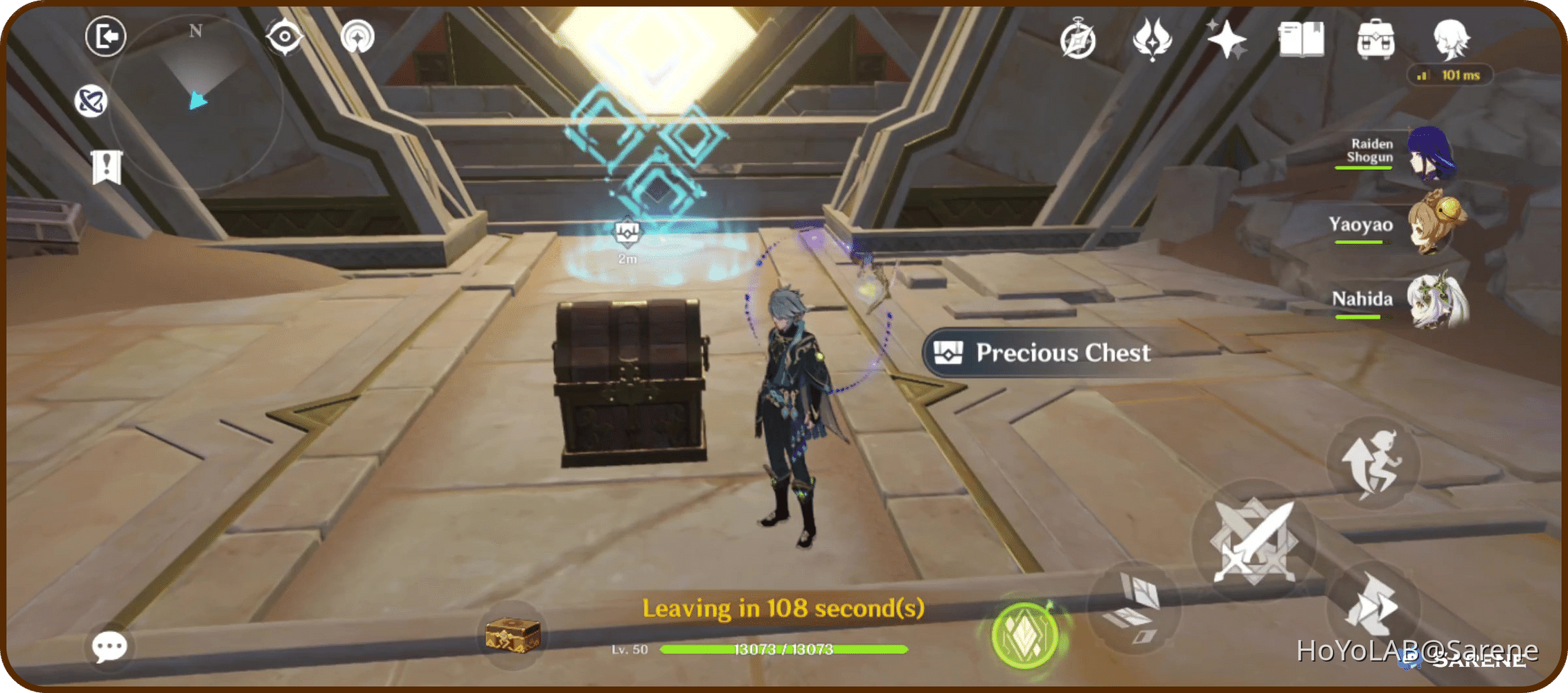The height and width of the screenshot is (693, 1568).
Task: Open the guide icon beside Elemental Sight
Action: (x=359, y=38)
